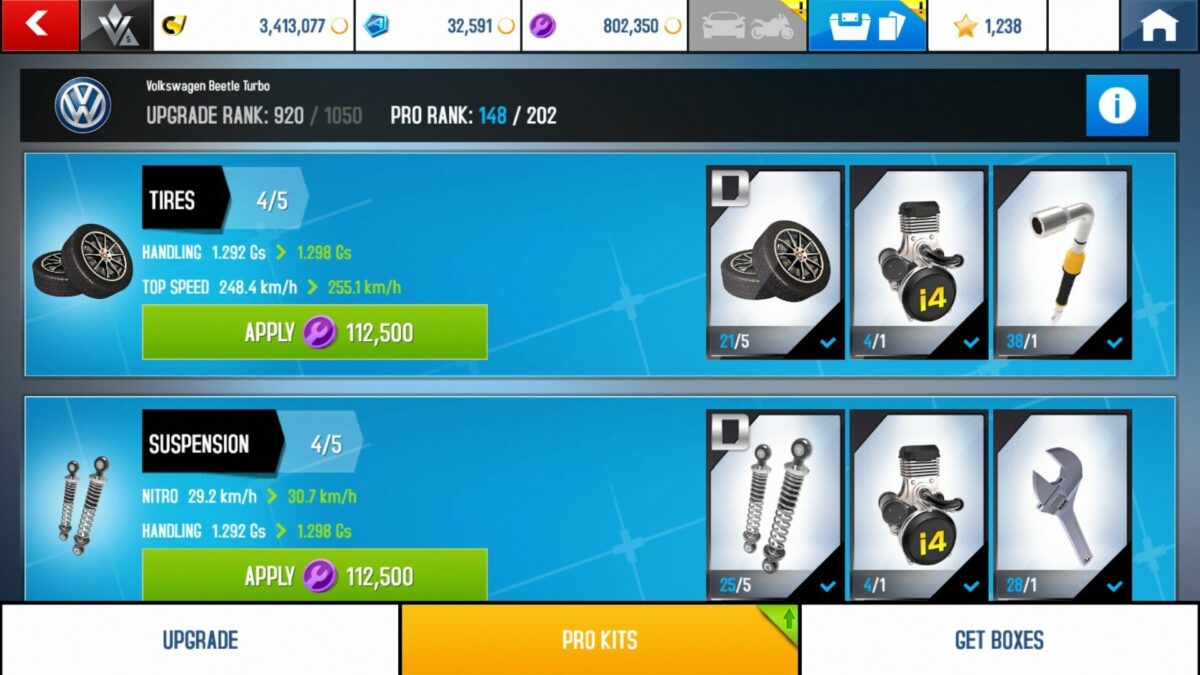The height and width of the screenshot is (675, 1200).
Task: Open the home screen
Action: (1159, 25)
